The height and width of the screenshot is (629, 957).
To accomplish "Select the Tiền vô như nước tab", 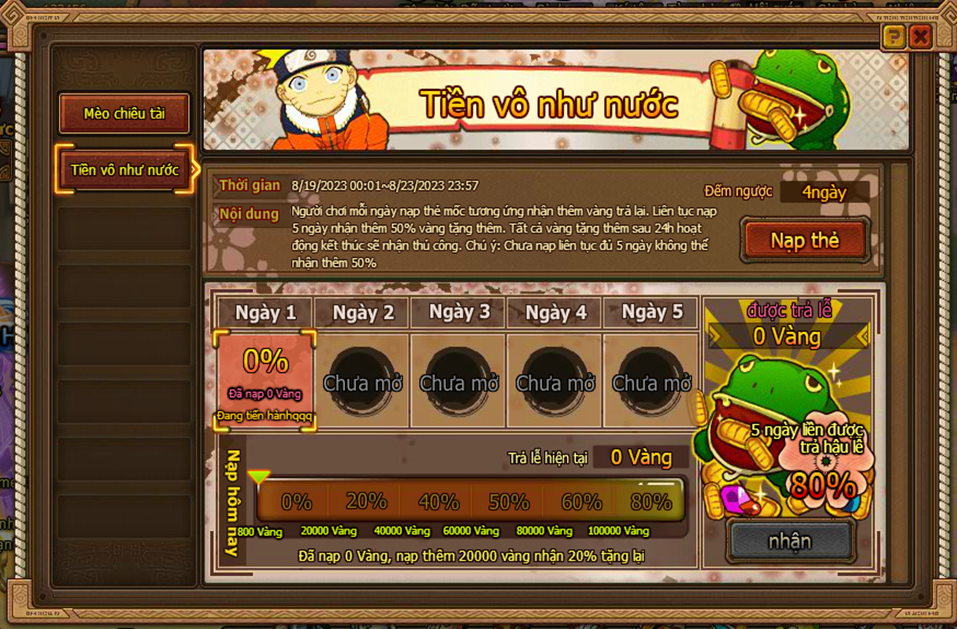I will [124, 170].
